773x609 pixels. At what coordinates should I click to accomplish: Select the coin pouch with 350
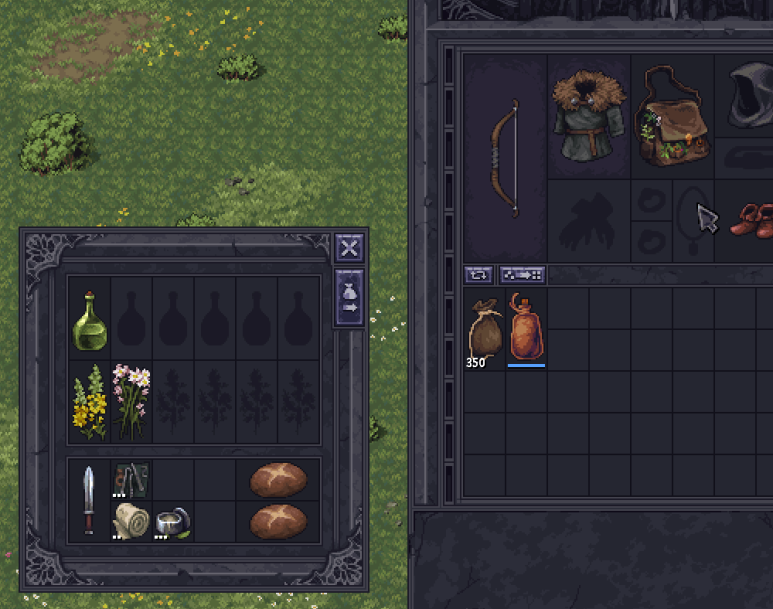(485, 327)
